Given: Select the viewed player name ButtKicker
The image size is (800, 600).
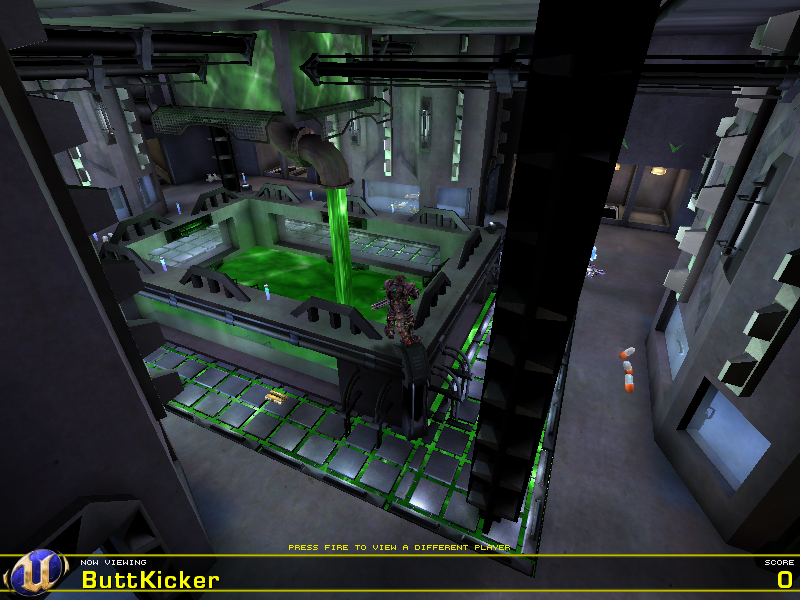Looking at the screenshot, I should click(x=150, y=580).
